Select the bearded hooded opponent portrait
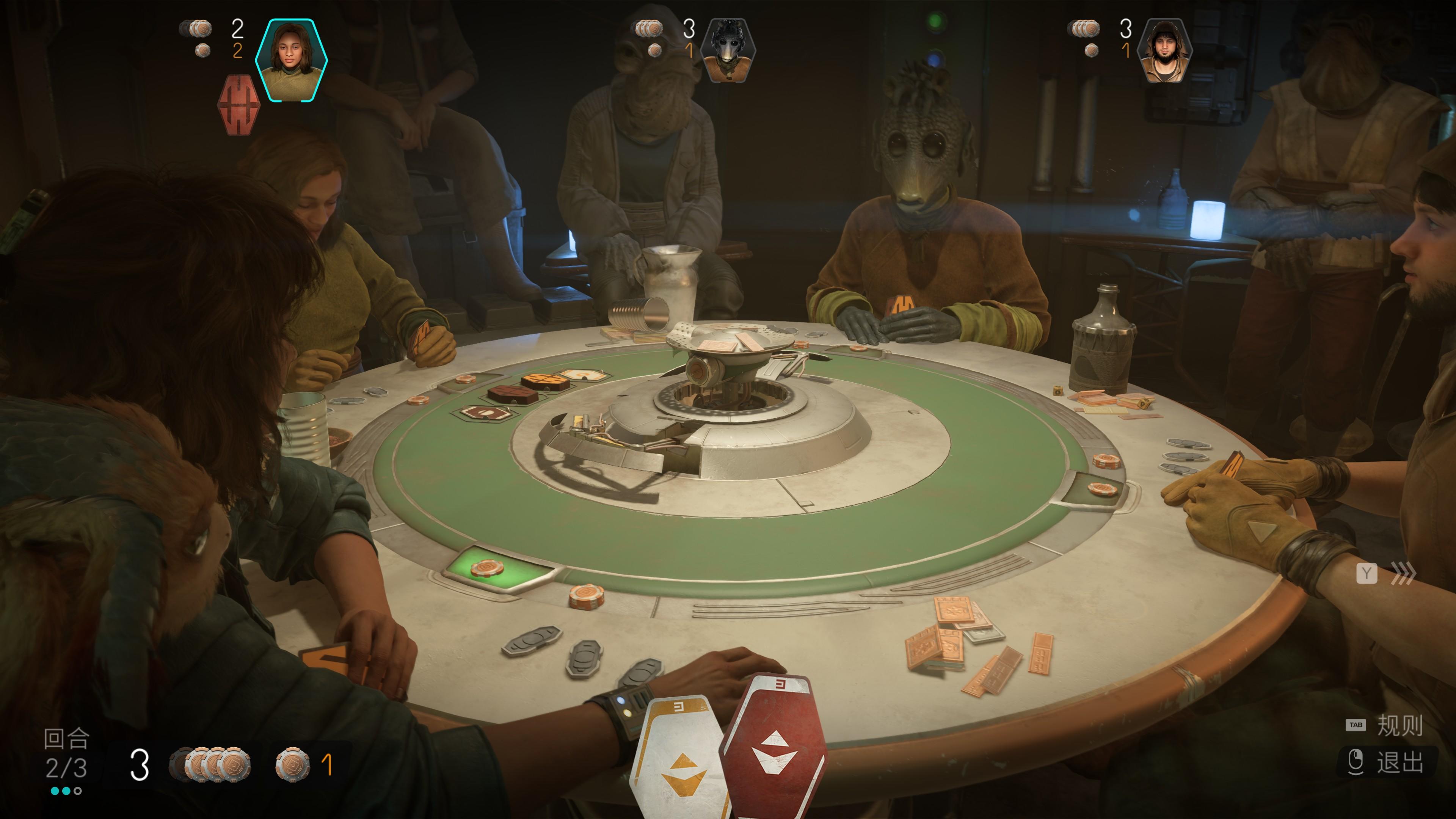This screenshot has width=1456, height=819. coord(1165,51)
